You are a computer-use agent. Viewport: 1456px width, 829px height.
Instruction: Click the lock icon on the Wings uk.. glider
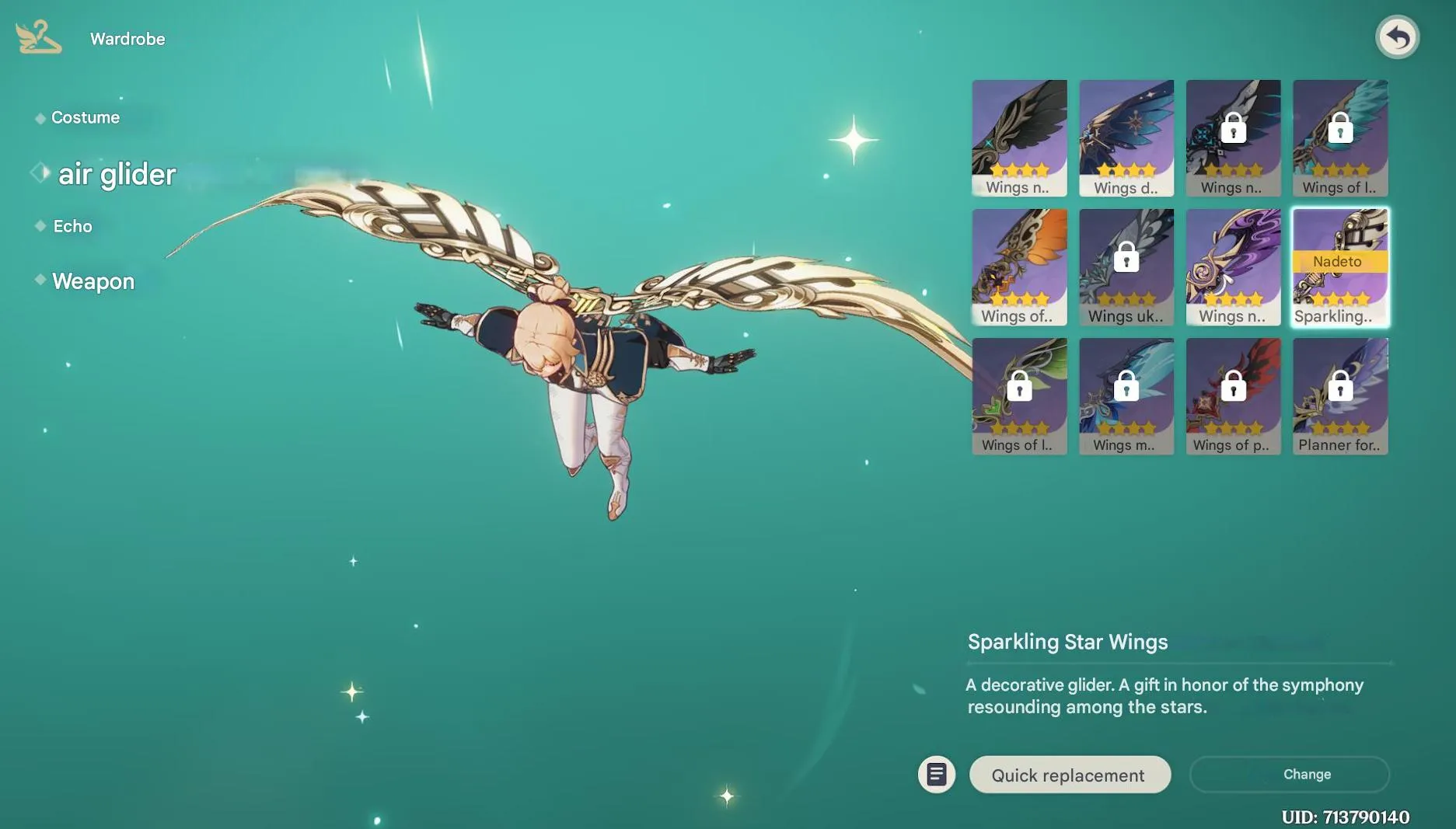pyautogui.click(x=1126, y=256)
